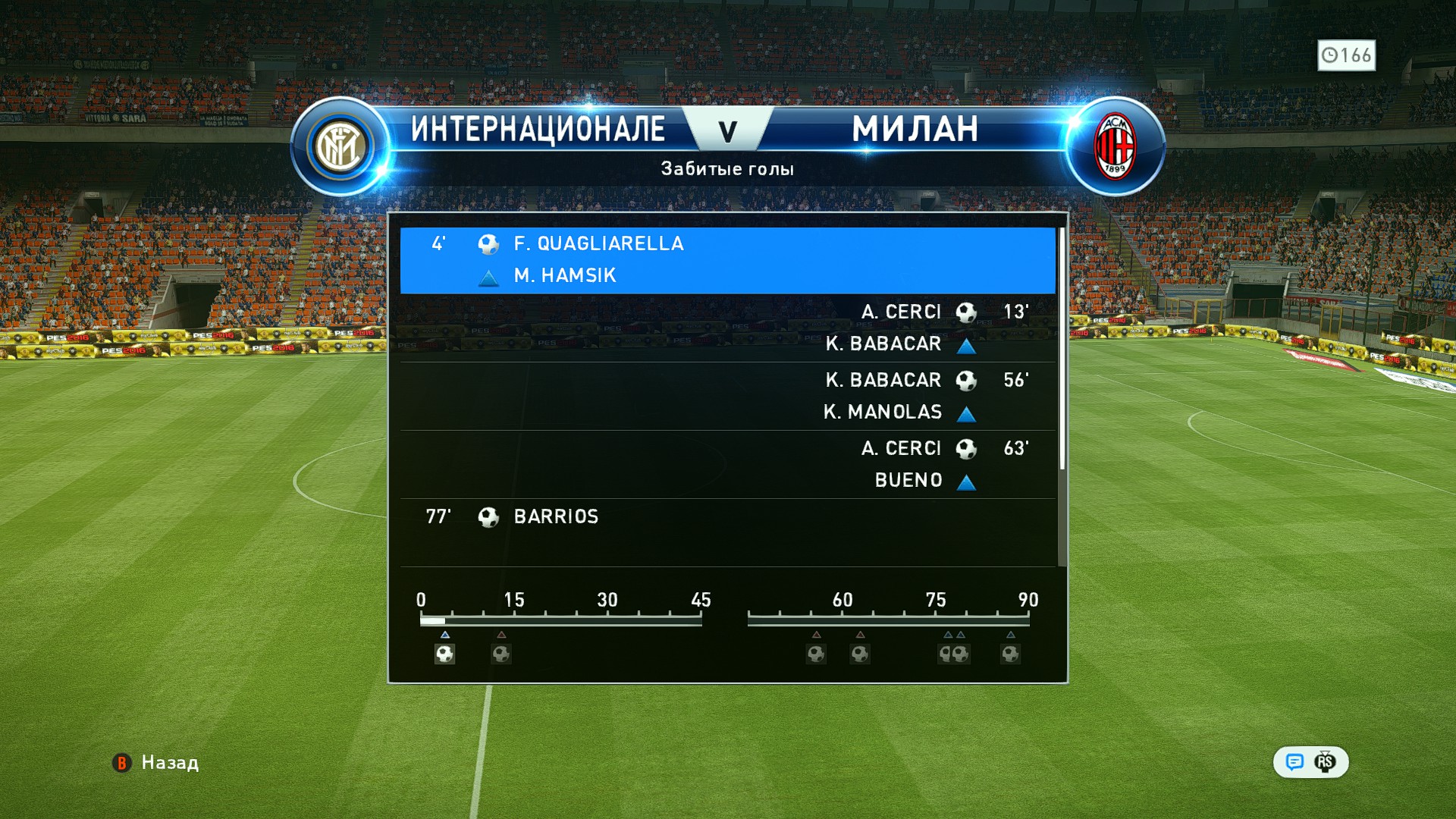
Task: Select the 63rd-minute ball marker on the timeline
Action: [x=860, y=654]
